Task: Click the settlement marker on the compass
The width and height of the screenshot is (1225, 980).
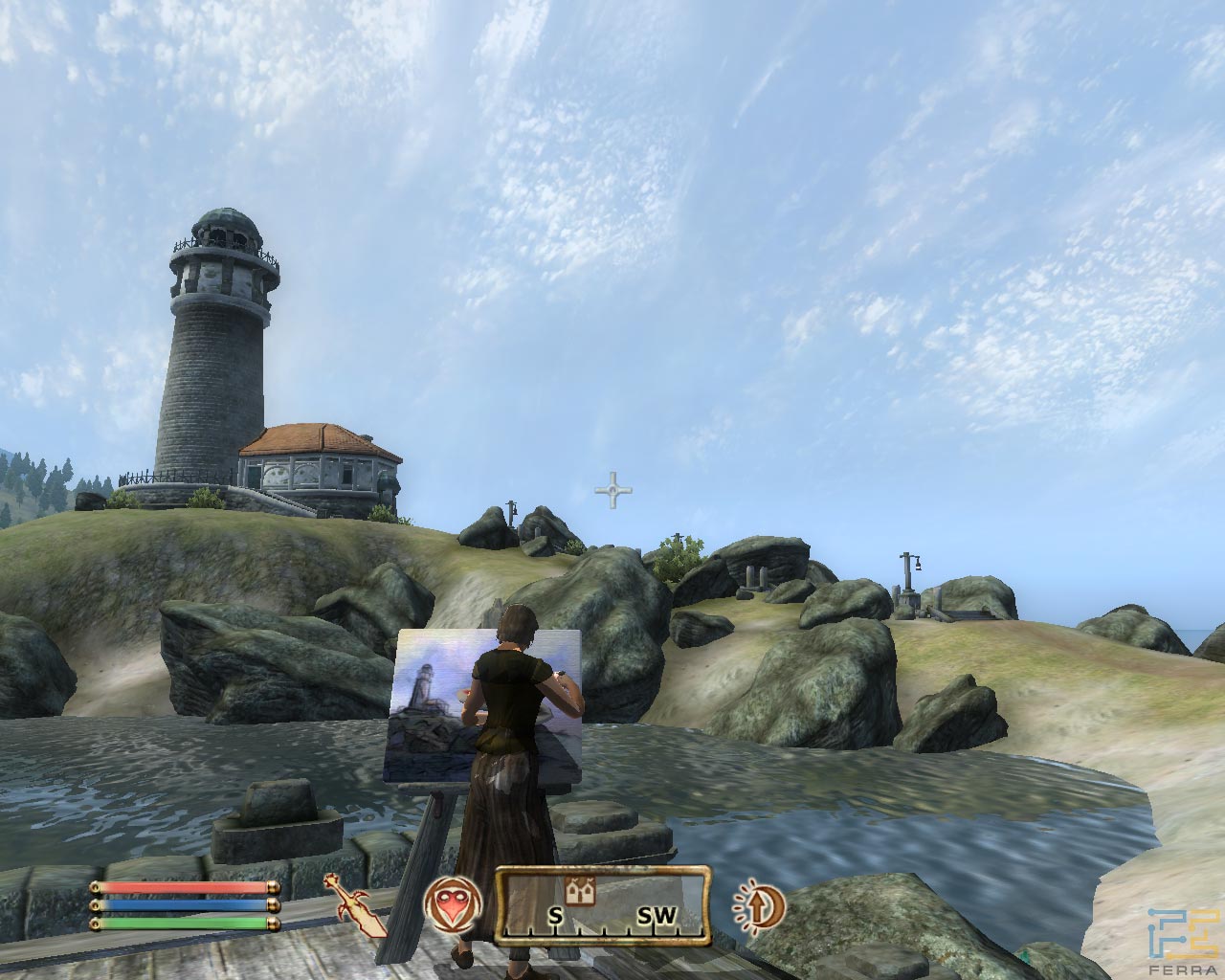Action: 575,891
